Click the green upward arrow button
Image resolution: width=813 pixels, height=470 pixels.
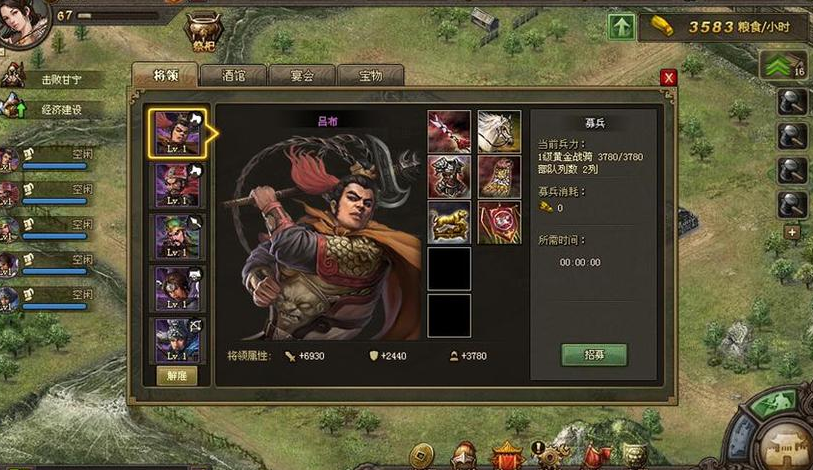620,26
